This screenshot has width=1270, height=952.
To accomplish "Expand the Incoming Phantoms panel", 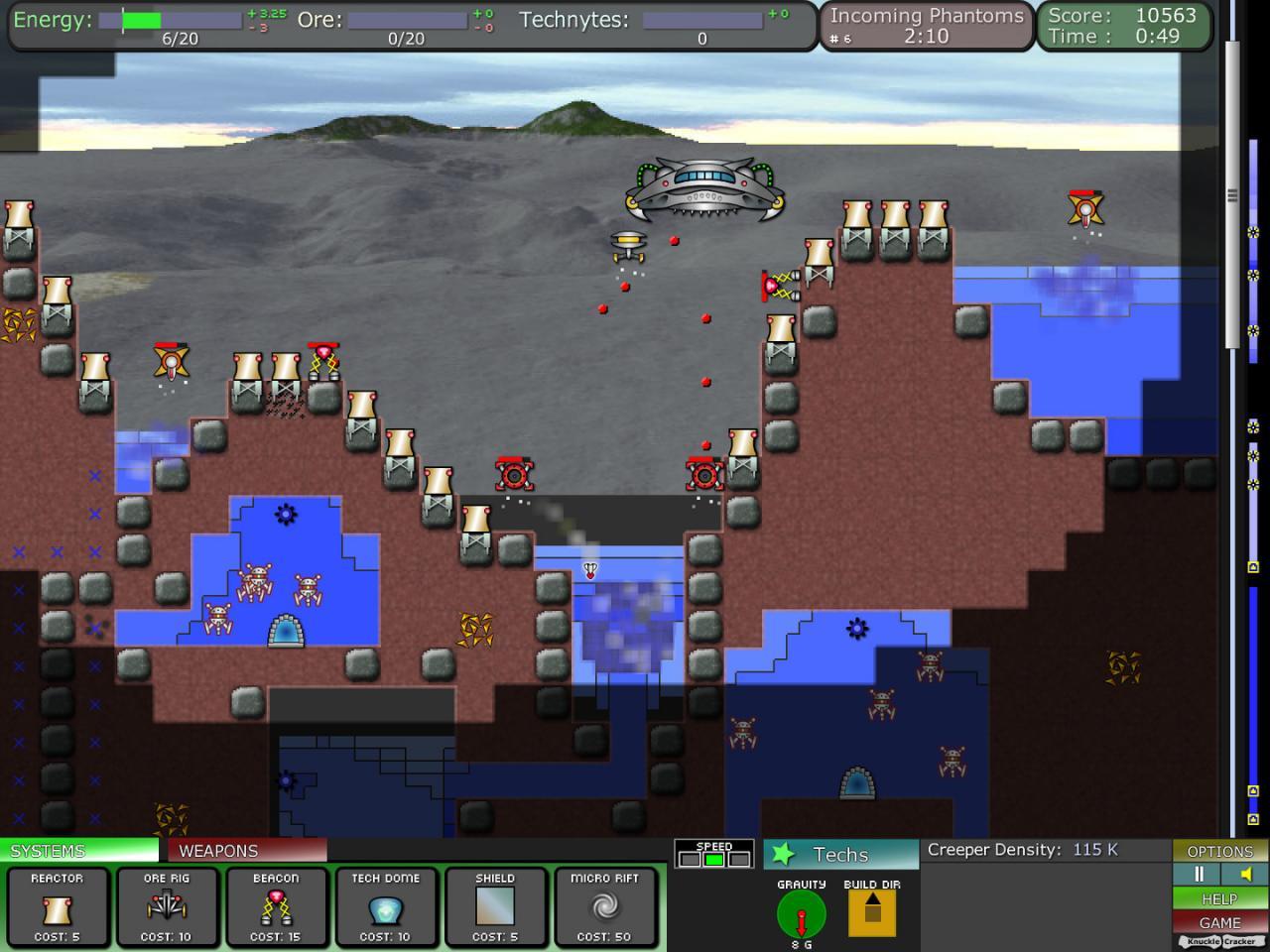I will click(x=923, y=25).
